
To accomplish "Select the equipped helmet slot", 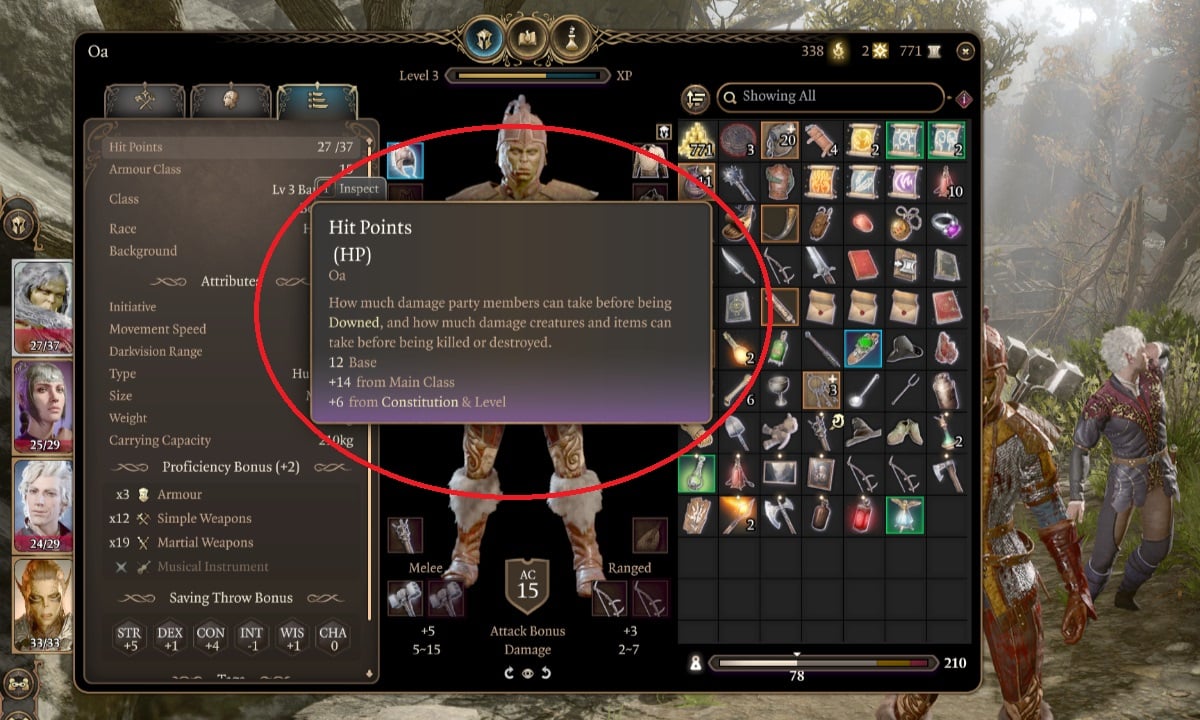I will pos(406,160).
